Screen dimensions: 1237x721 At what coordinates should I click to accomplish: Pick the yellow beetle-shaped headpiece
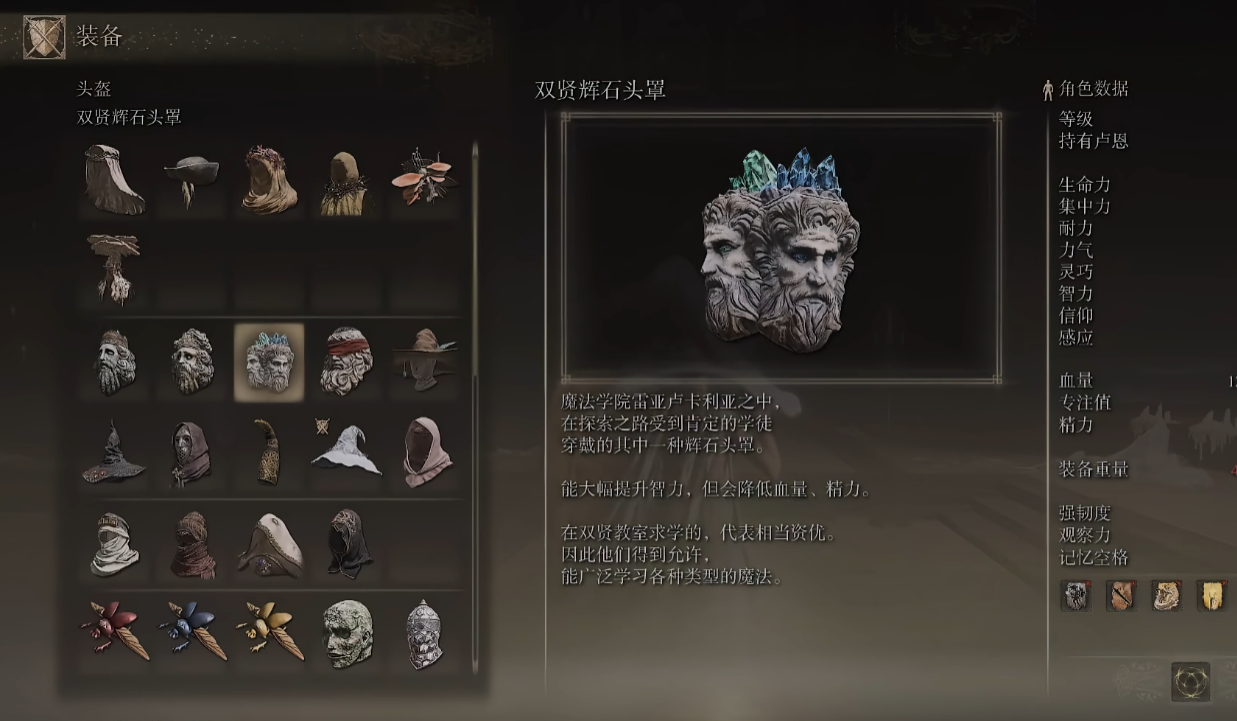click(269, 631)
